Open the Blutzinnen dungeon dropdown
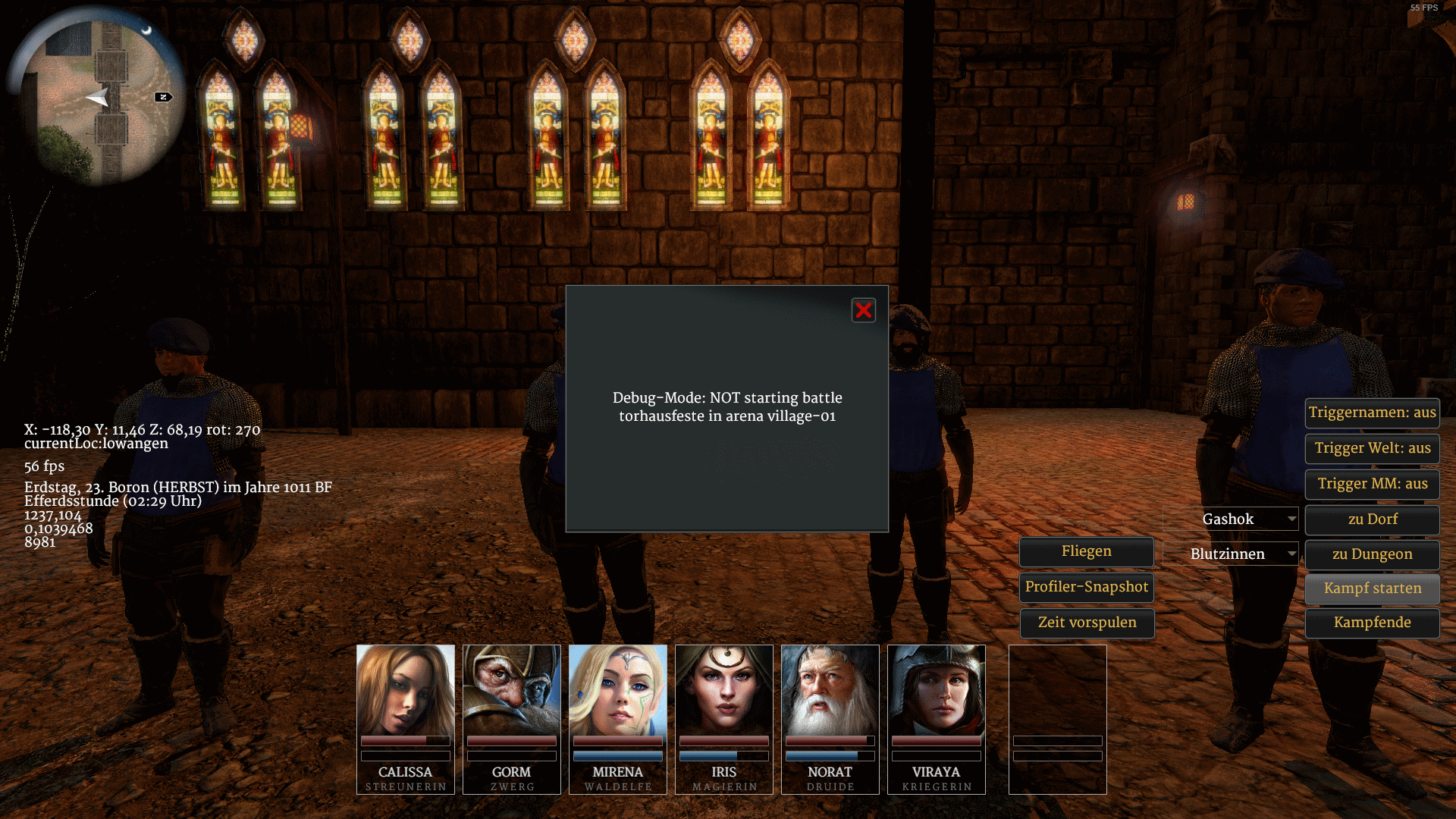This screenshot has height=819, width=1456. (1230, 554)
